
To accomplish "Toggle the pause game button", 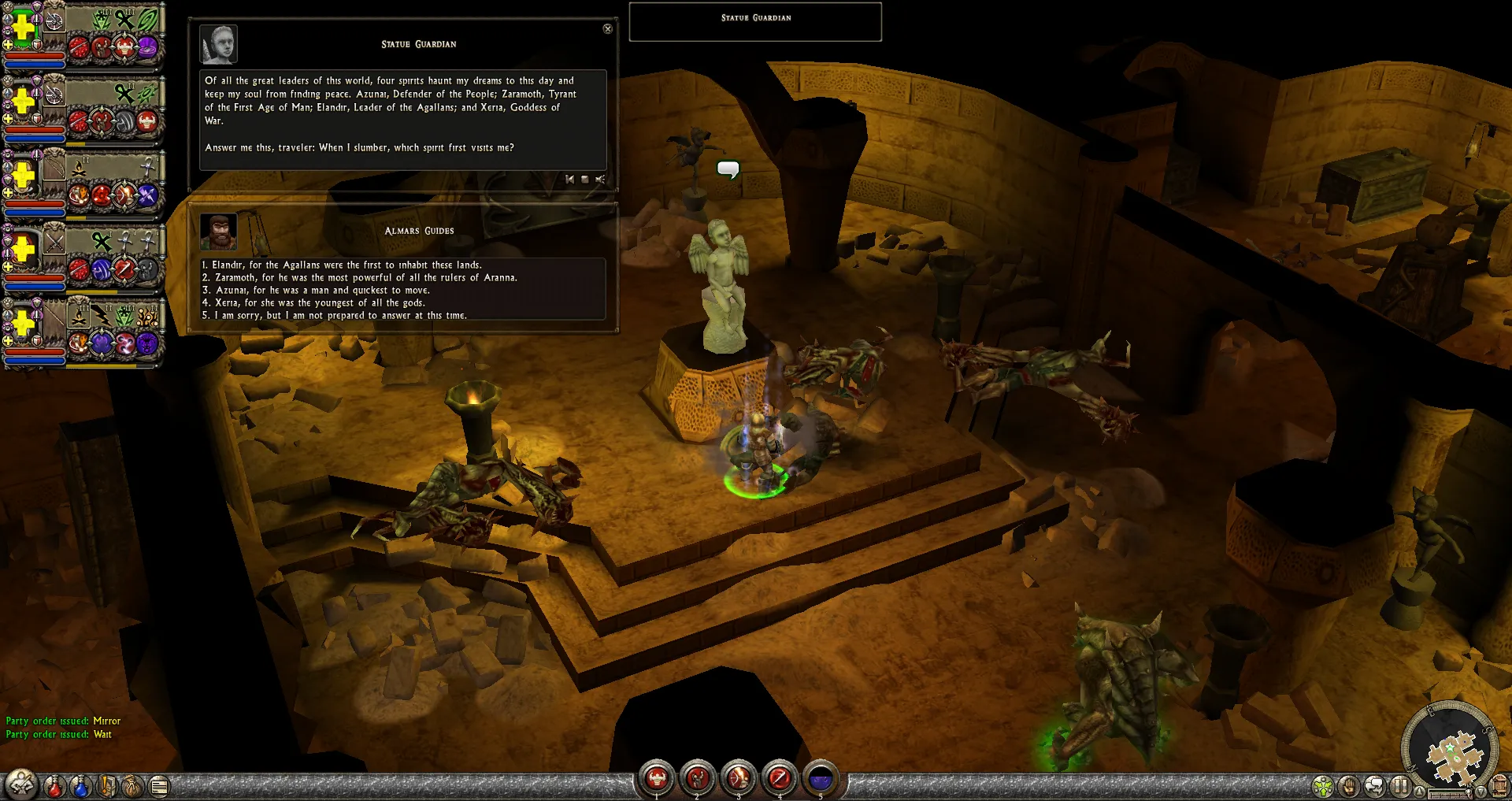I will 1399,786.
